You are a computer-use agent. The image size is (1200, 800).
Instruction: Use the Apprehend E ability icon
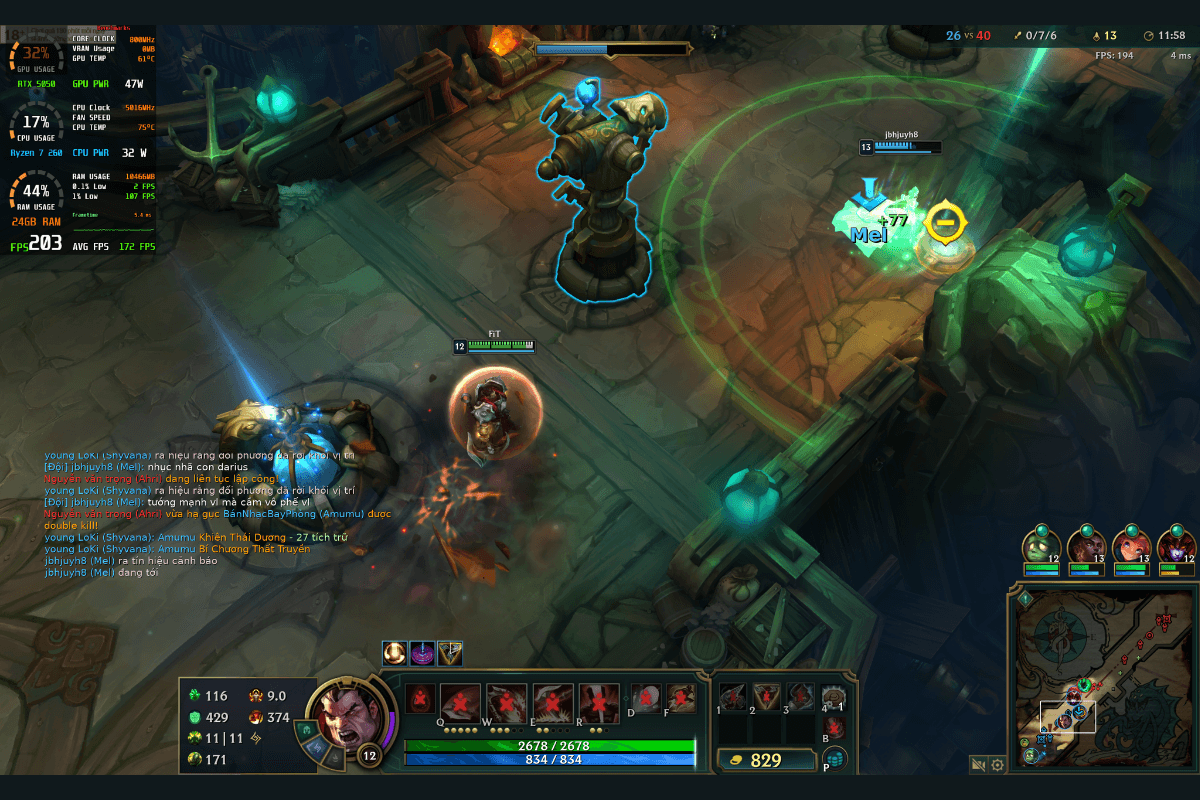coord(553,703)
